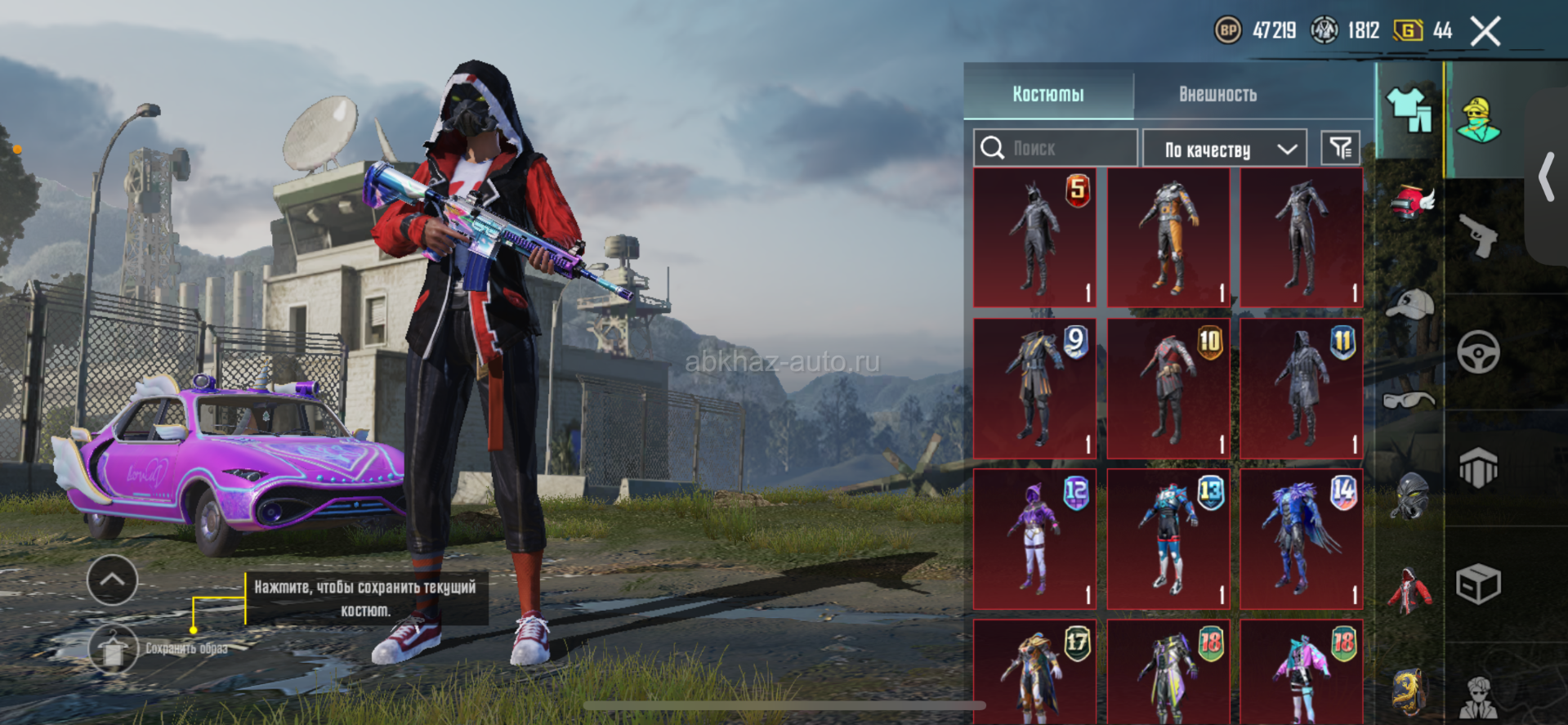The height and width of the screenshot is (725, 1568).
Task: Select the blue winged costume badge 14
Action: [1302, 539]
